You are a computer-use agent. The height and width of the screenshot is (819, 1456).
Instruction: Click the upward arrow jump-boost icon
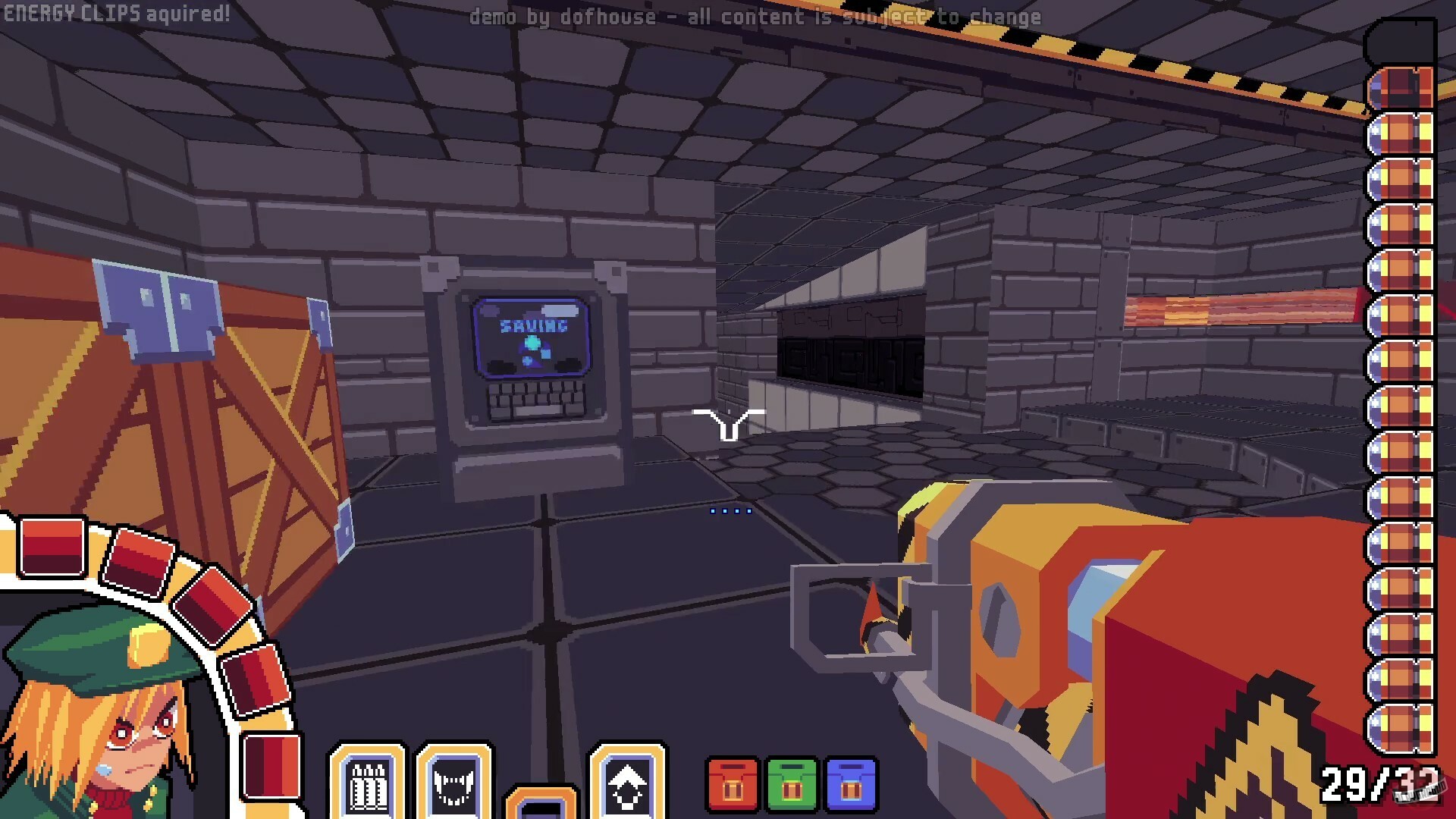pyautogui.click(x=627, y=789)
